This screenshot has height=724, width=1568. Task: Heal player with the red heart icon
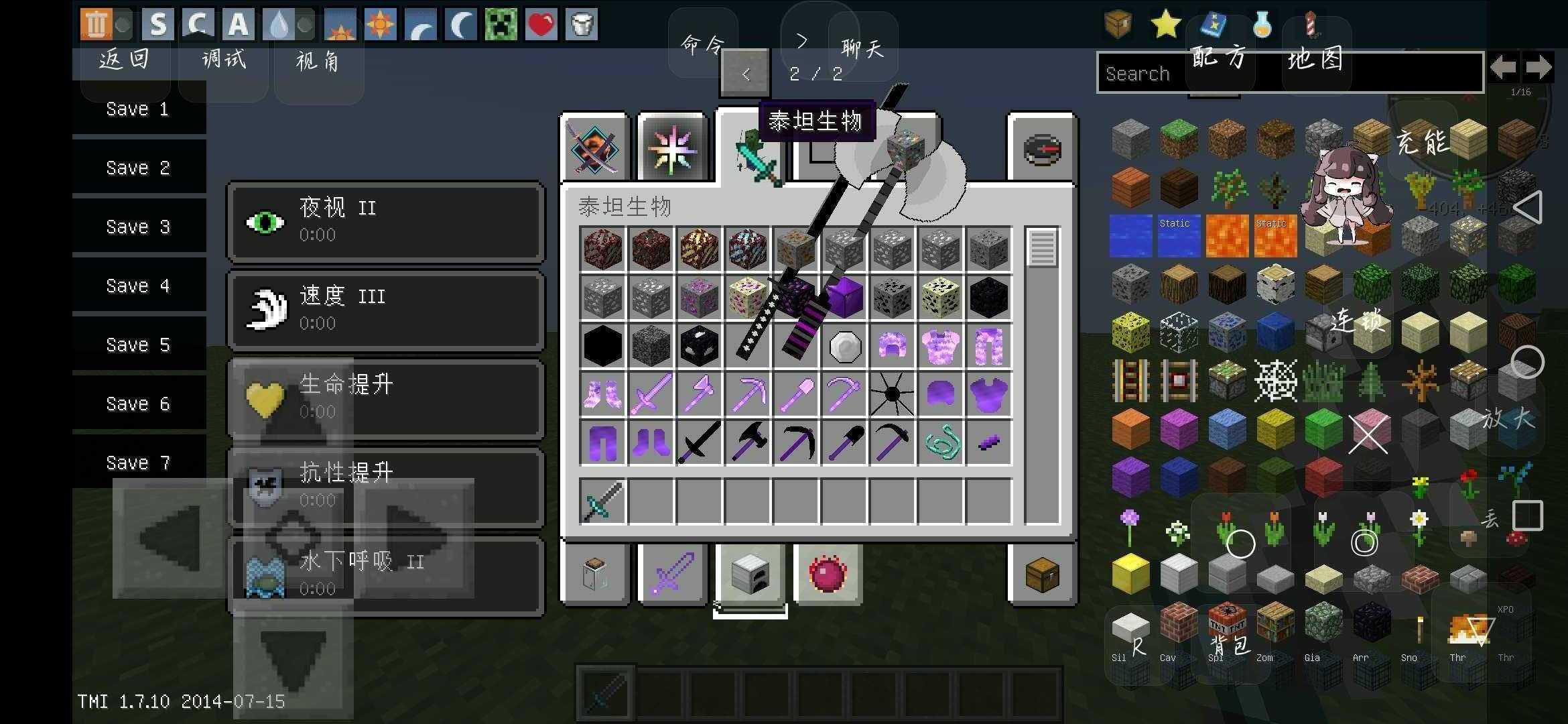(x=541, y=25)
